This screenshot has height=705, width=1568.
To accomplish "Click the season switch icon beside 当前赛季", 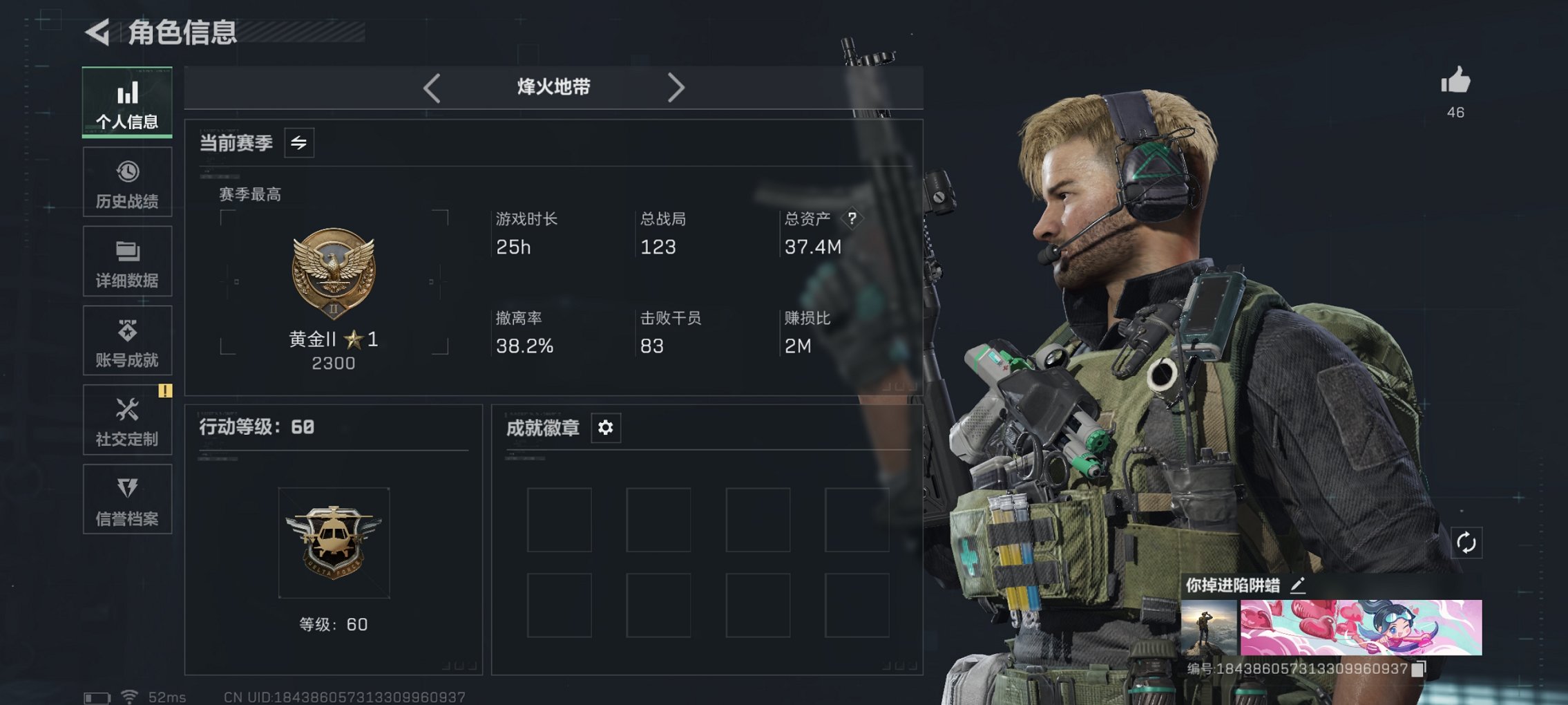I will pos(298,142).
